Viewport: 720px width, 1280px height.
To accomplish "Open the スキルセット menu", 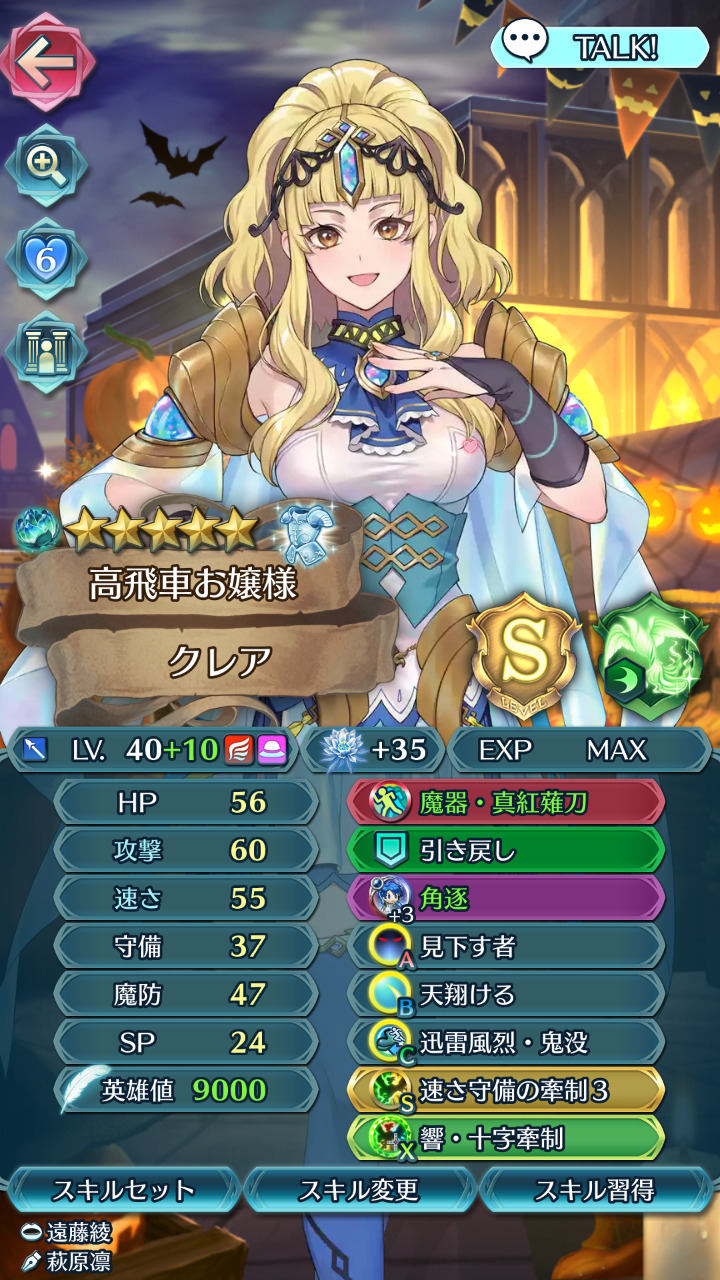I will click(x=122, y=1190).
